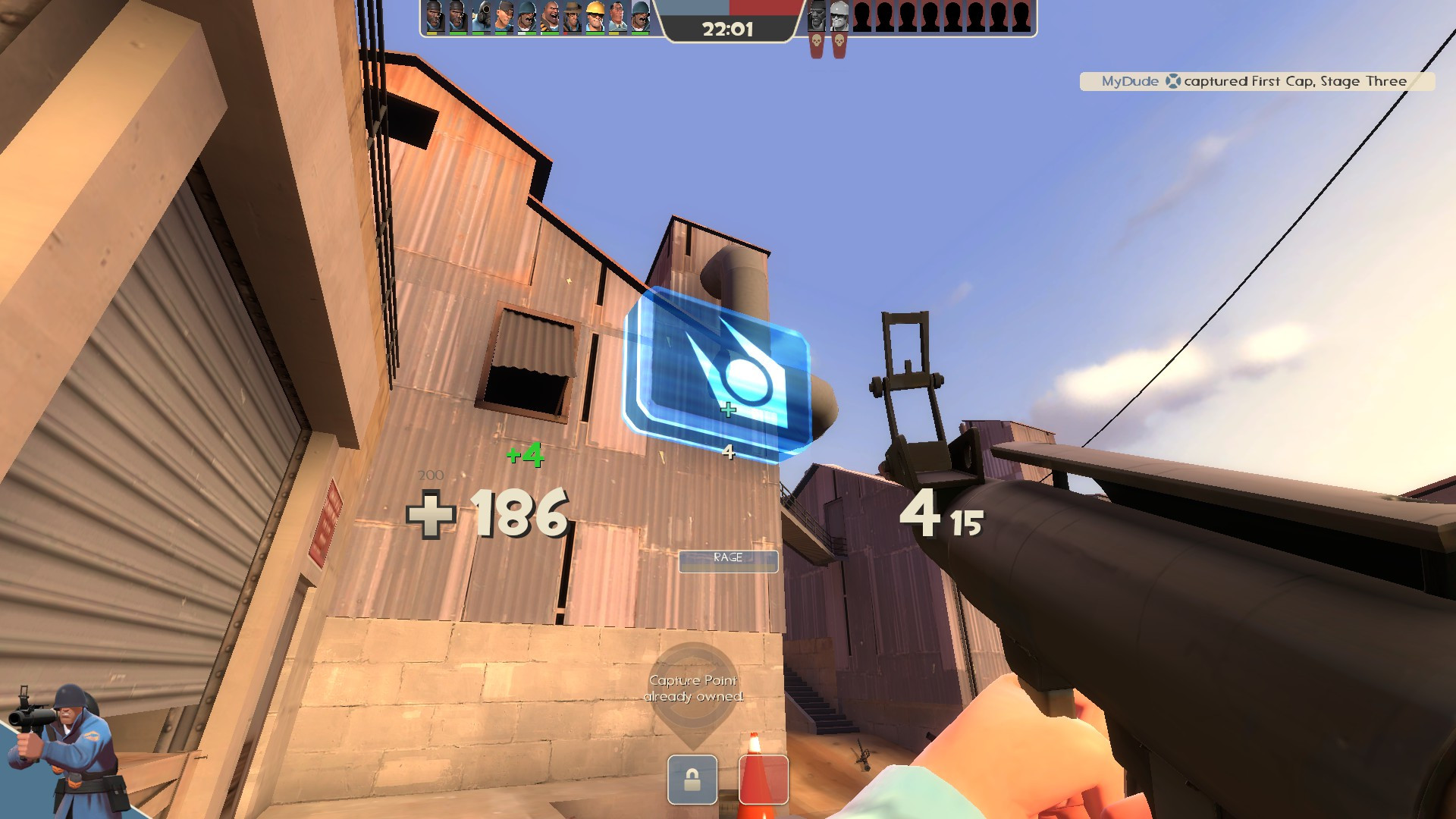
Task: Click the Scout avatar to toggle their health bar
Action: pos(506,15)
